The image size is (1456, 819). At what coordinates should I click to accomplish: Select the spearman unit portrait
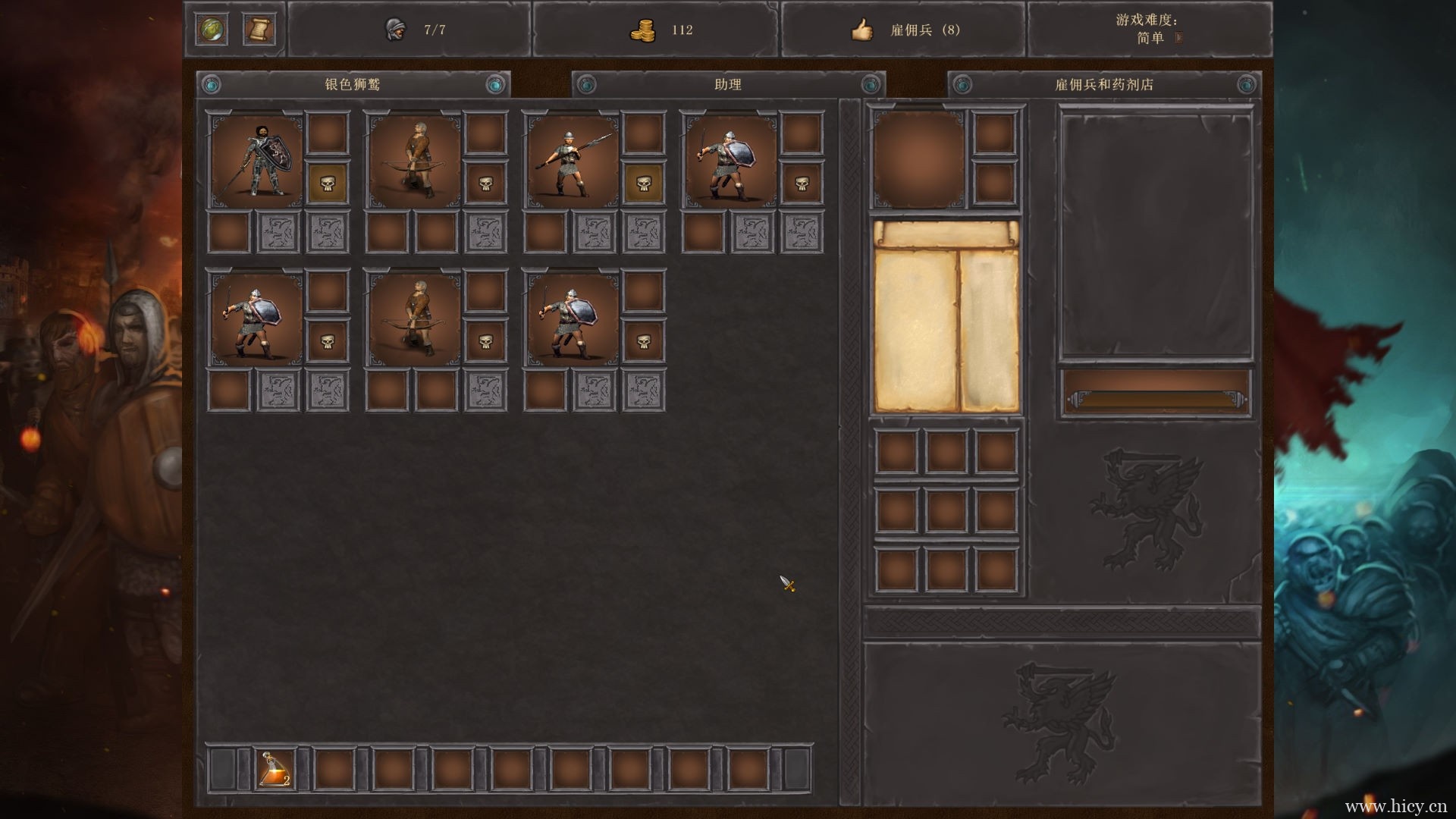pyautogui.click(x=572, y=161)
